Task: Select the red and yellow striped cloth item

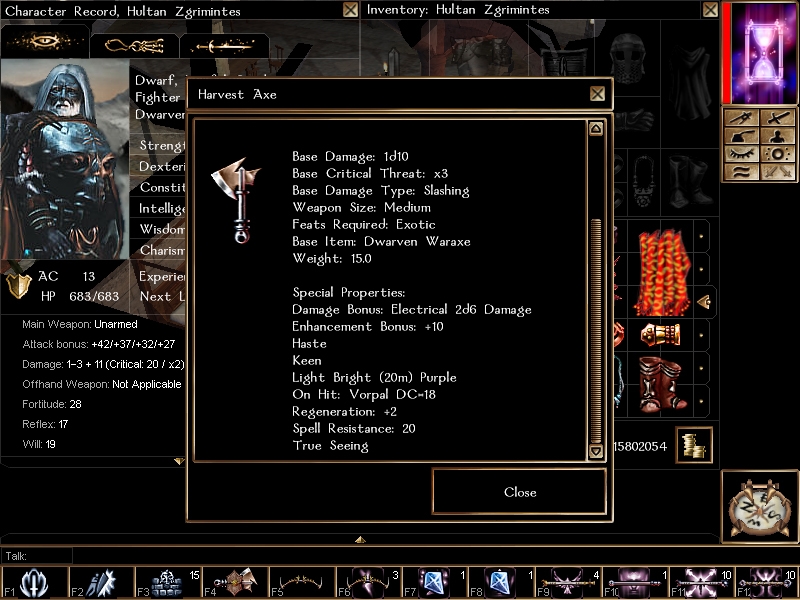Action: (659, 271)
